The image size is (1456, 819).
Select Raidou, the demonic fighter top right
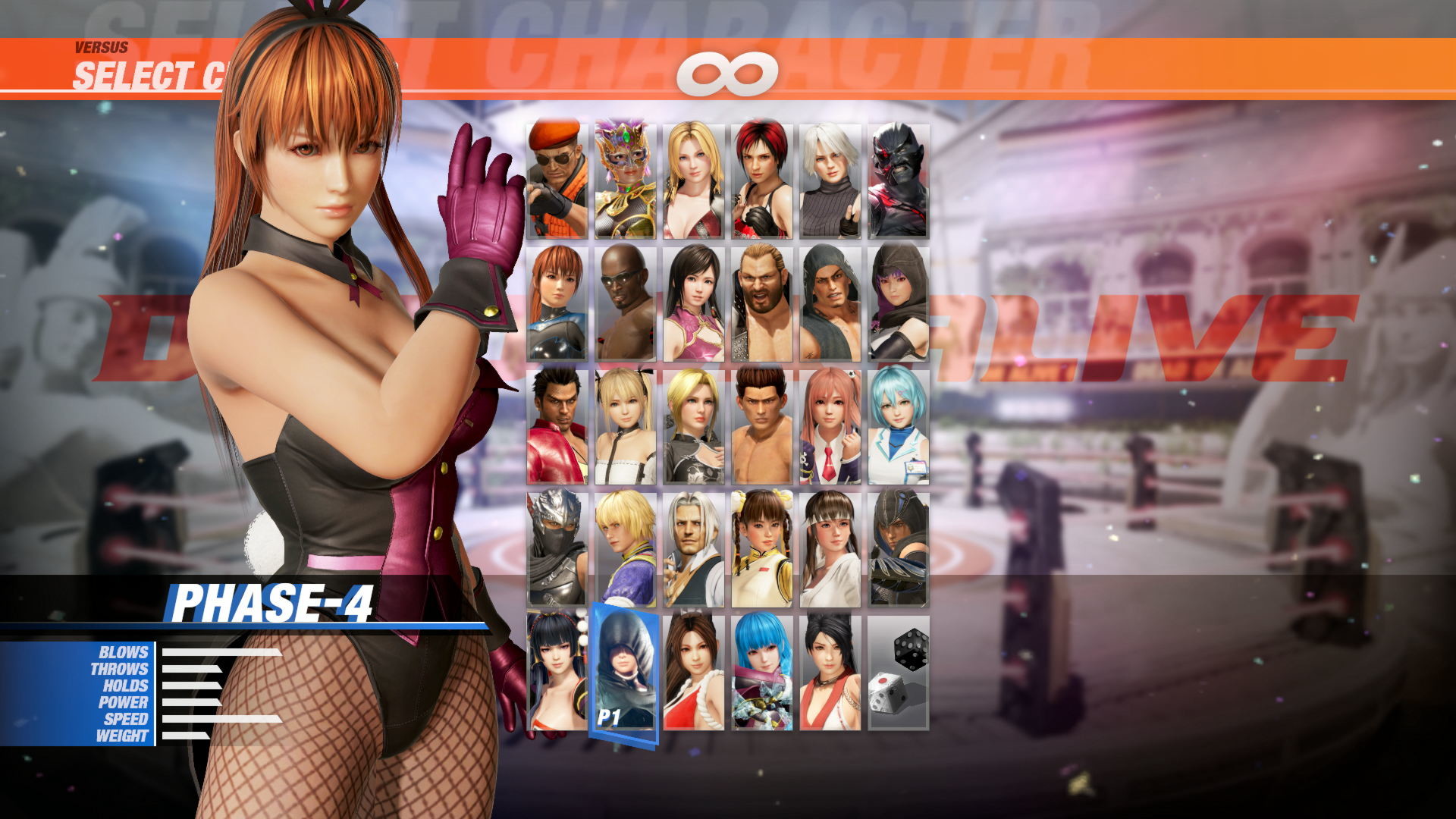[x=900, y=182]
